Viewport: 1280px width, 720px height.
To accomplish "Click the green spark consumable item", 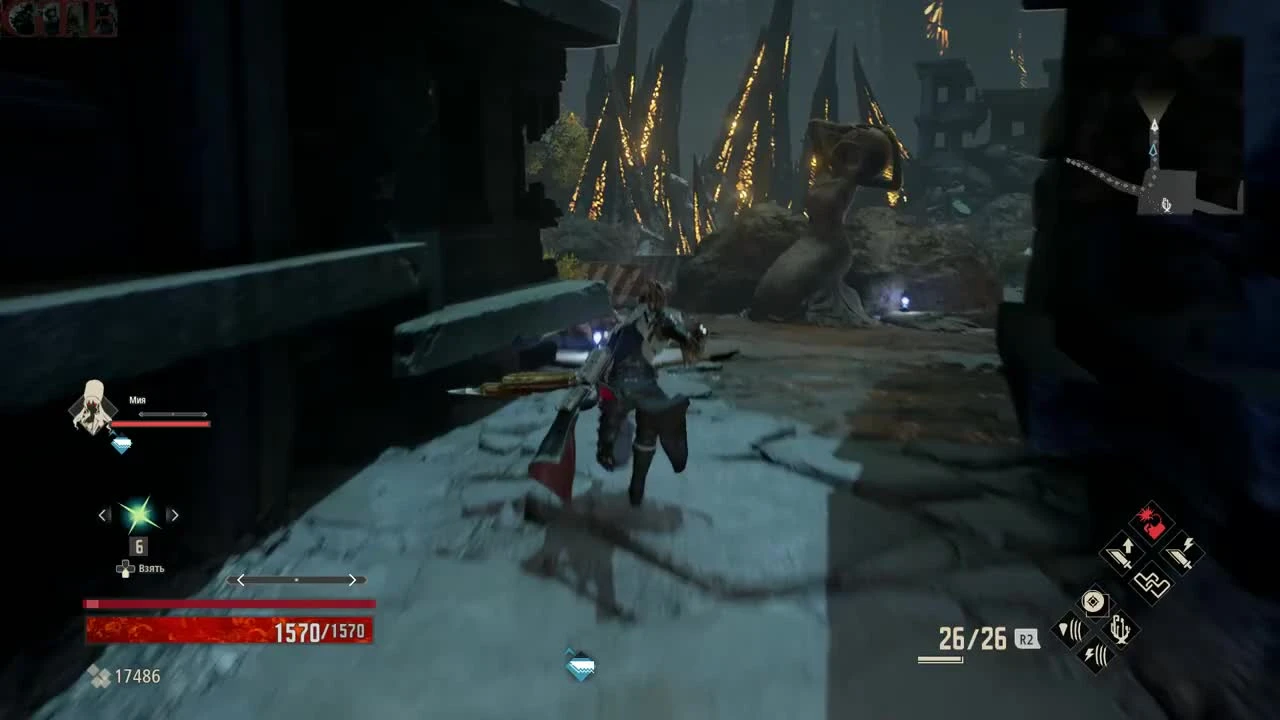I will coord(138,513).
